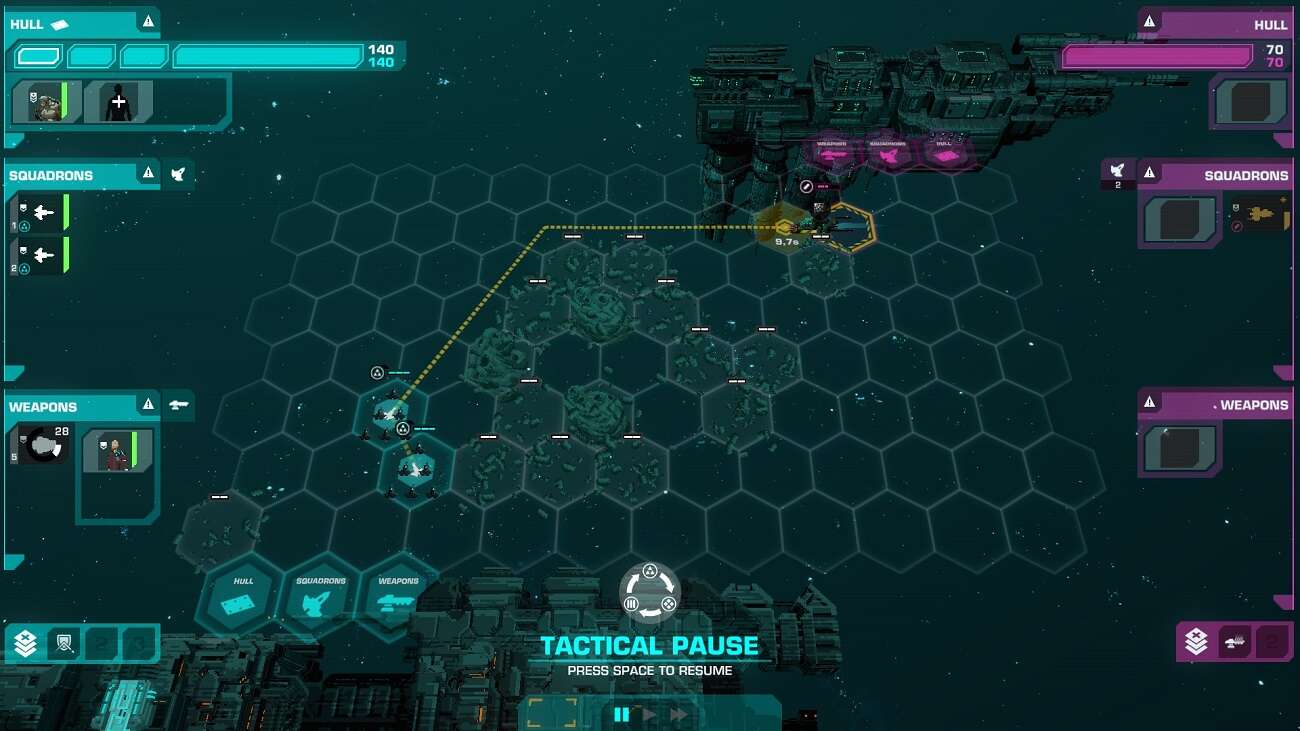
Task: Select the enemy Weapons empty slot
Action: [1180, 449]
